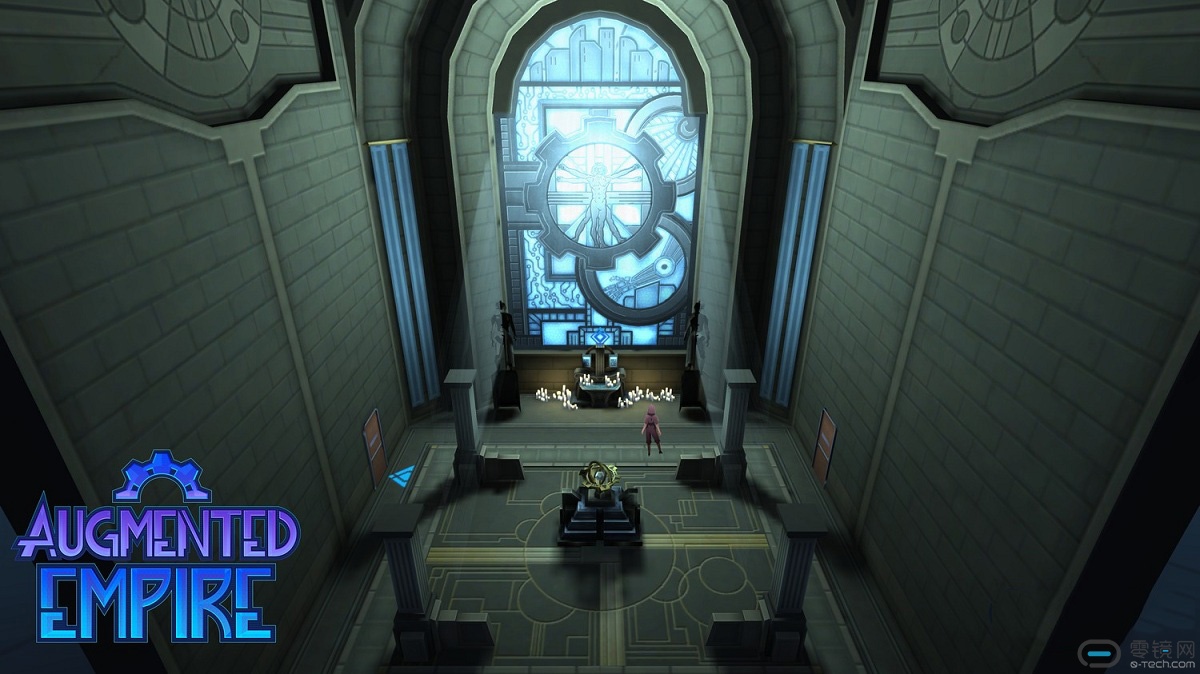Viewport: 1200px width, 674px height.
Task: Select the blue arrow exit marker
Action: click(404, 475)
